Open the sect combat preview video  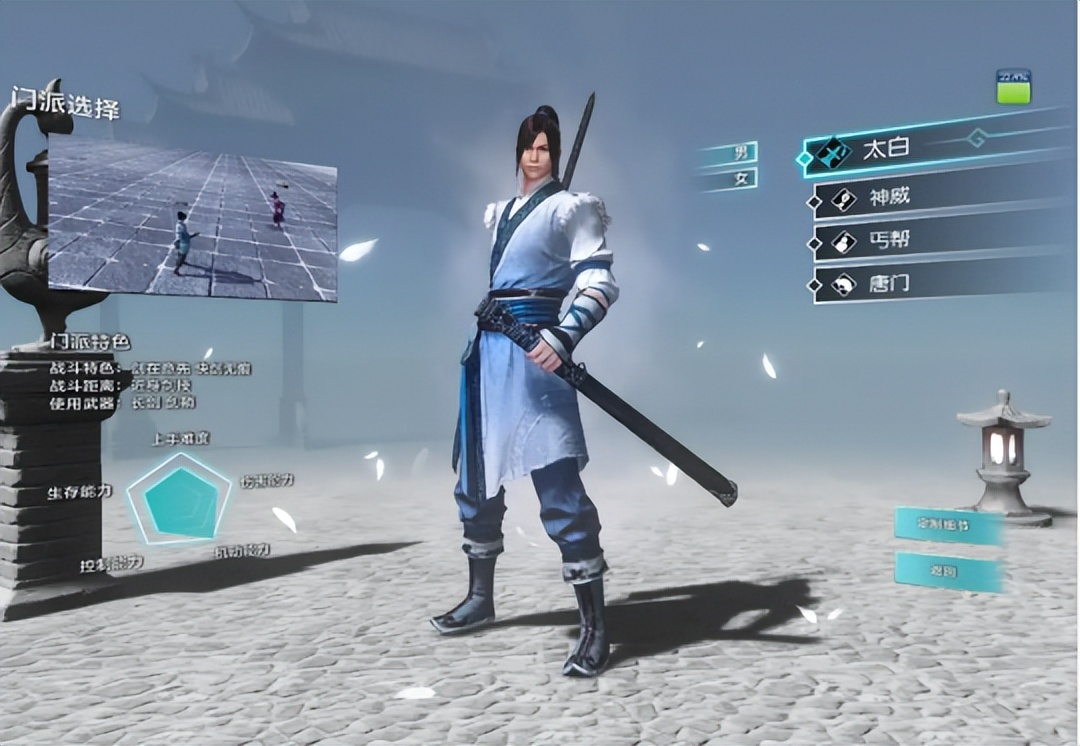coord(192,220)
